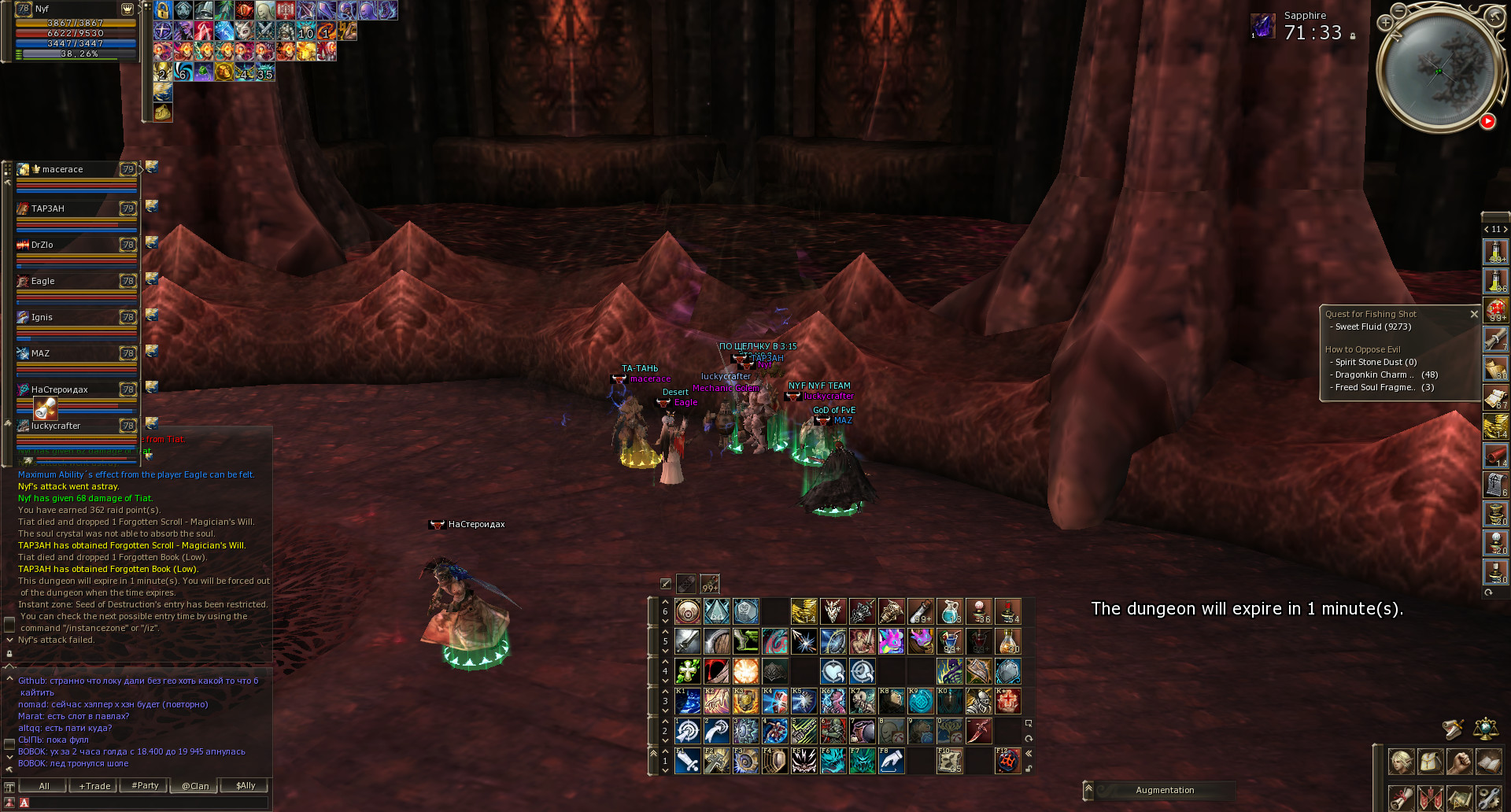Click the red play button under minimap
1511x812 pixels.
point(1487,121)
